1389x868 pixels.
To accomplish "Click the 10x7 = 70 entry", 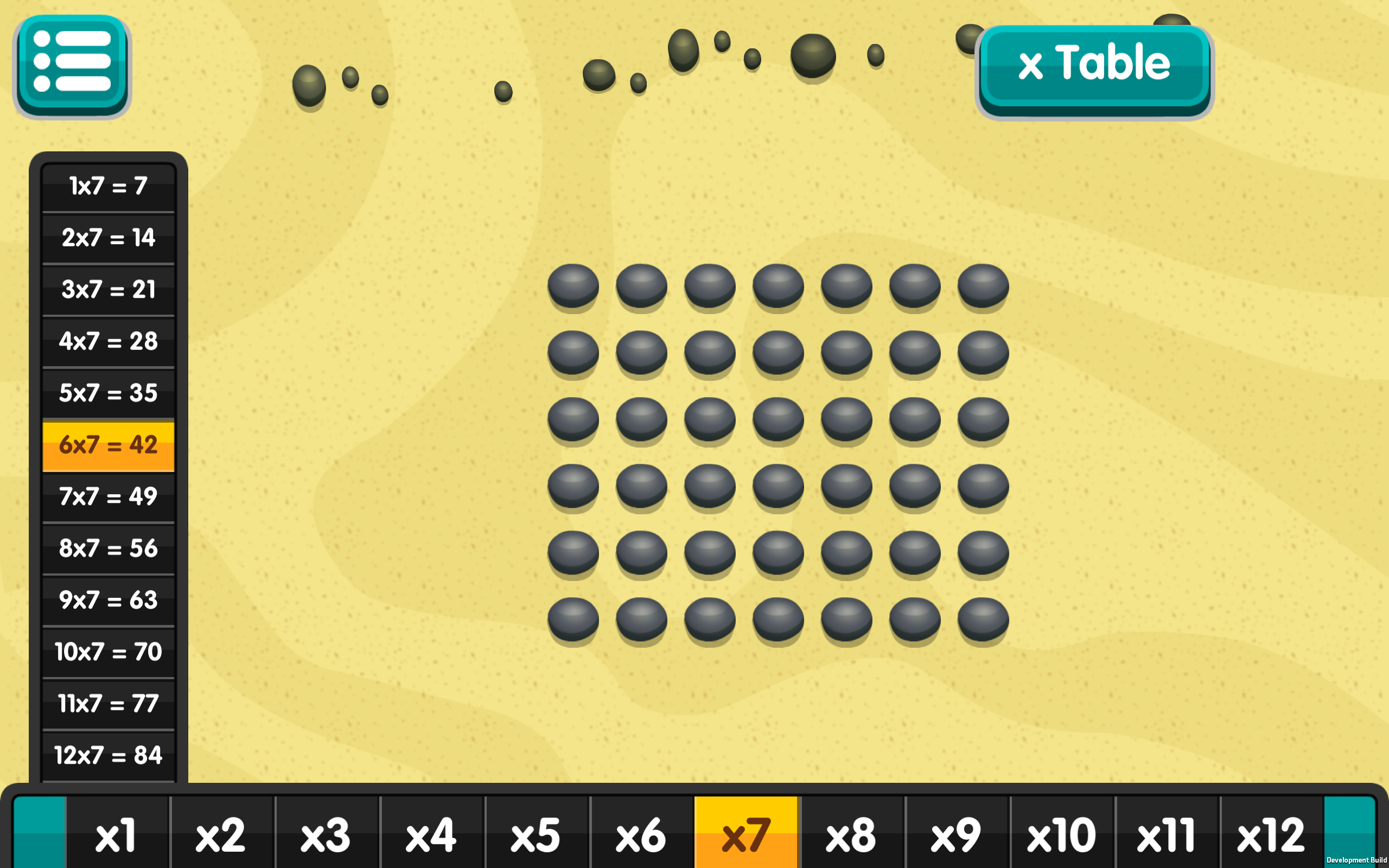I will 108,652.
